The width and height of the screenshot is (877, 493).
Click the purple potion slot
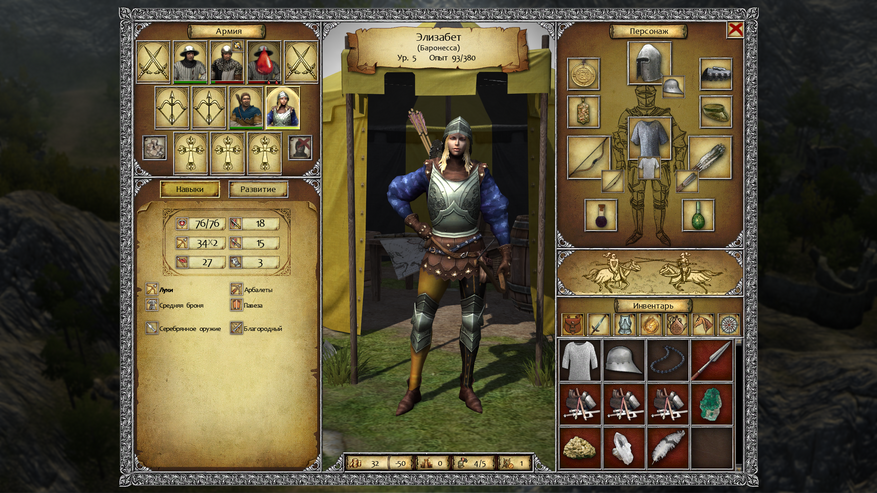pyautogui.click(x=601, y=214)
